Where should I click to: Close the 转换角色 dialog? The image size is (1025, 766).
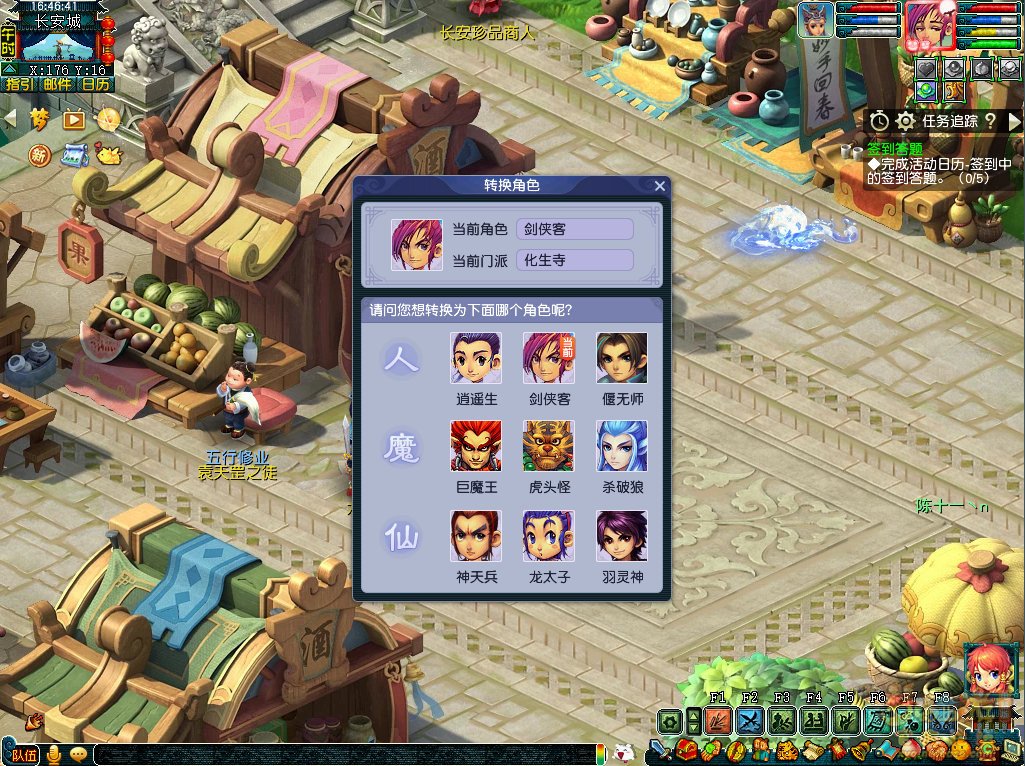pyautogui.click(x=659, y=186)
